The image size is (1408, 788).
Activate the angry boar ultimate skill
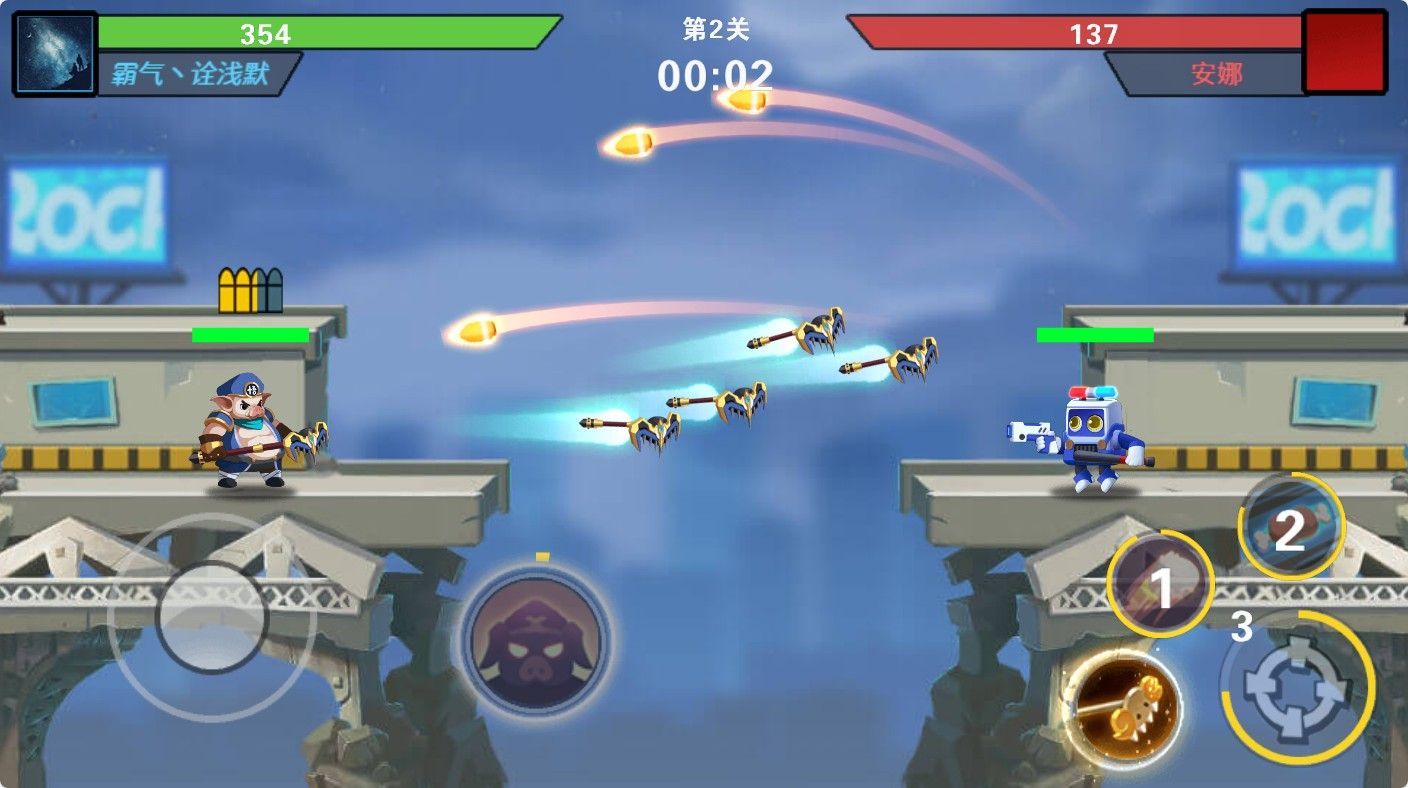click(x=535, y=640)
